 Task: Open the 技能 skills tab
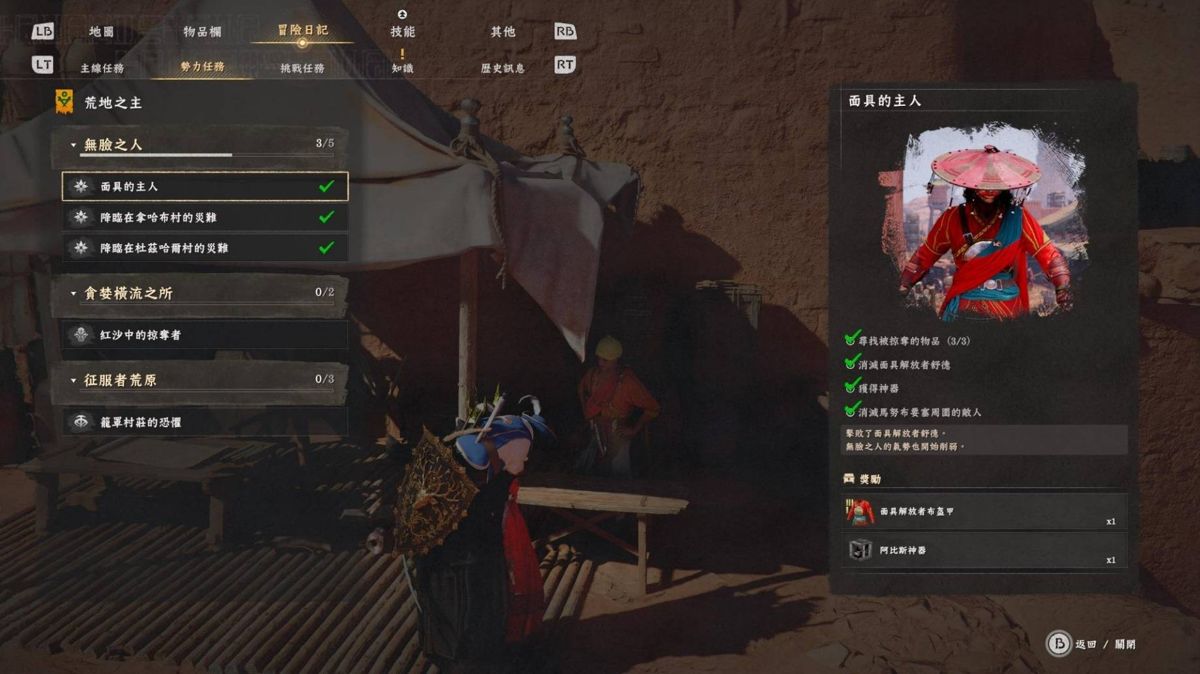pyautogui.click(x=402, y=32)
